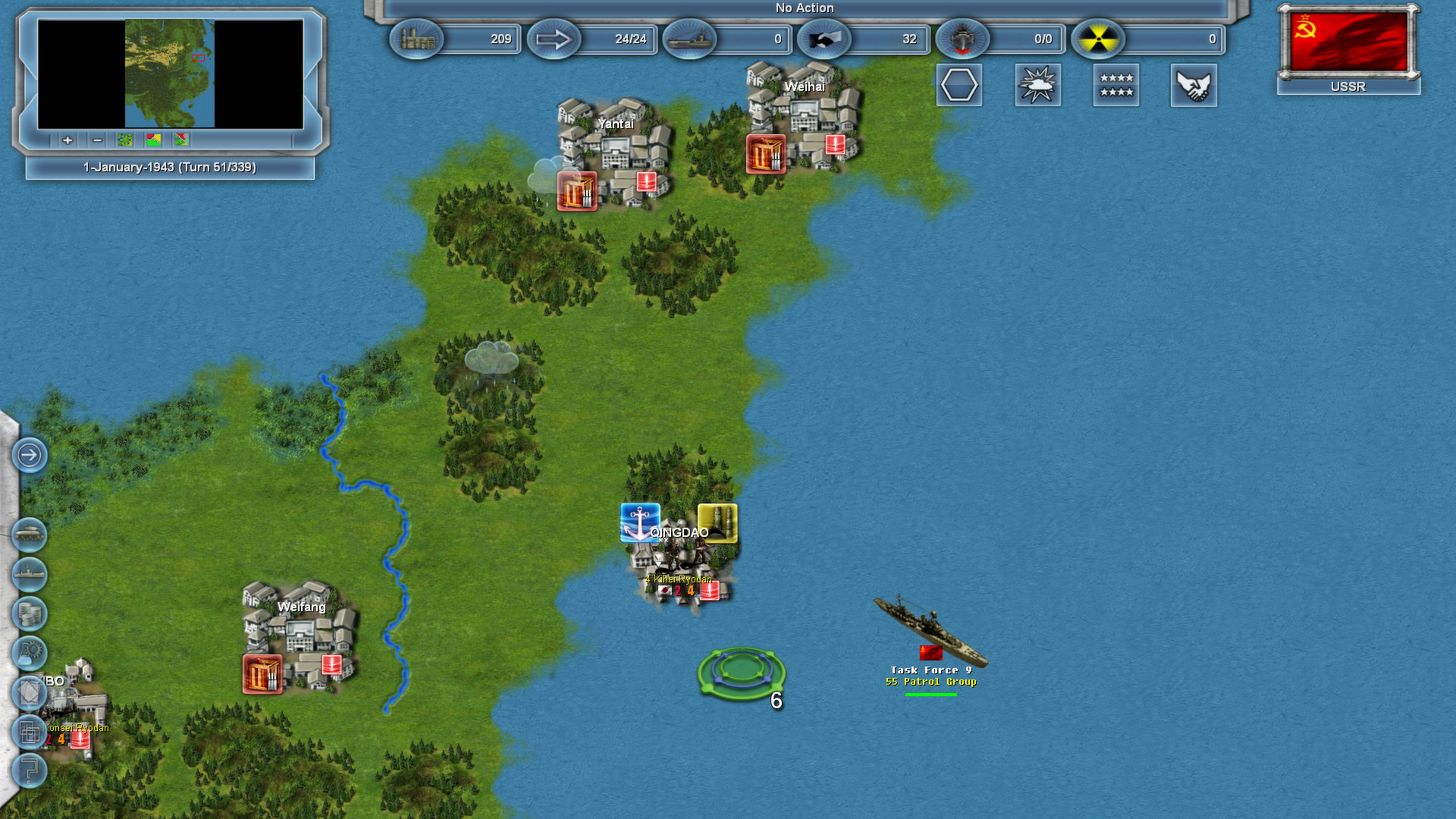Viewport: 1456px width, 819px height.
Task: Toggle the political map mode on minimap
Action: point(152,140)
